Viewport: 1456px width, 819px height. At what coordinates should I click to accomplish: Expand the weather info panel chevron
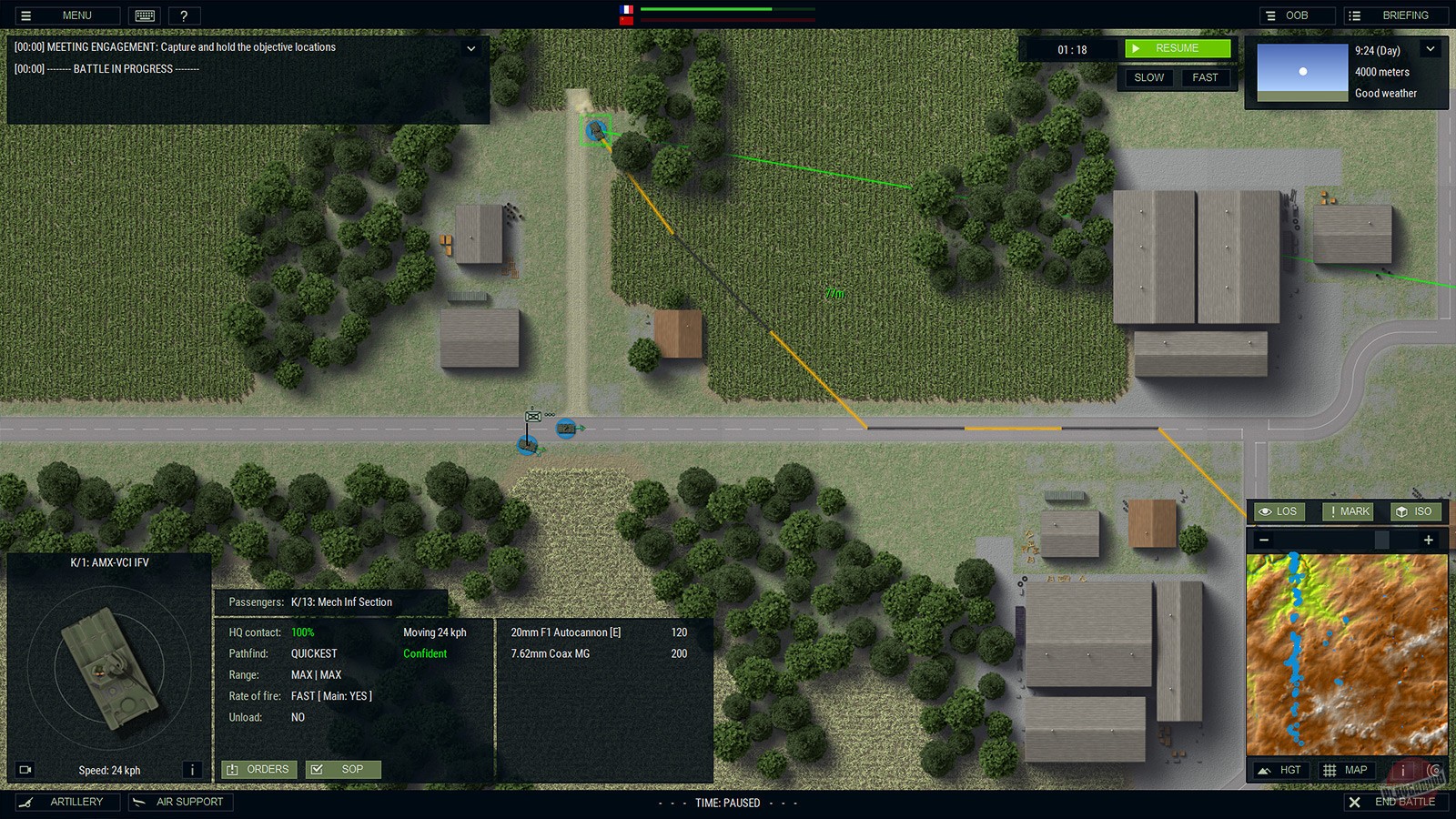pyautogui.click(x=1431, y=49)
